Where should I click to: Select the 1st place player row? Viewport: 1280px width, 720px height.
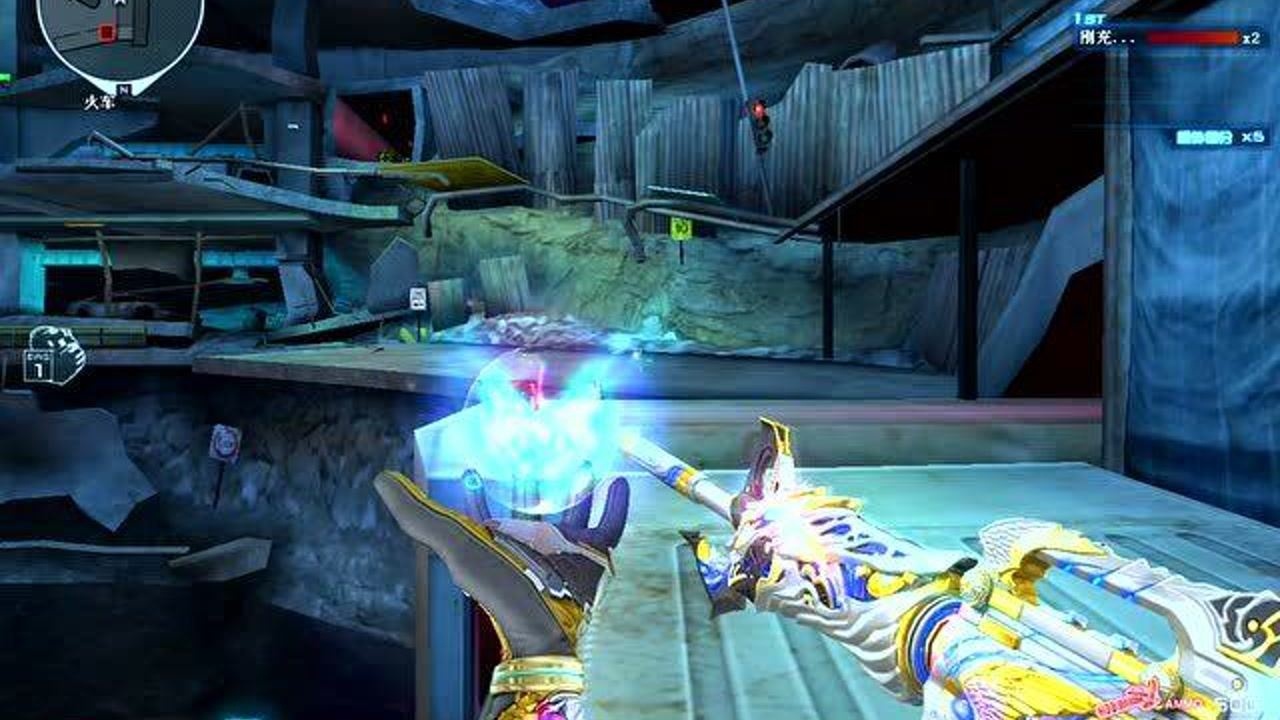pyautogui.click(x=1170, y=38)
